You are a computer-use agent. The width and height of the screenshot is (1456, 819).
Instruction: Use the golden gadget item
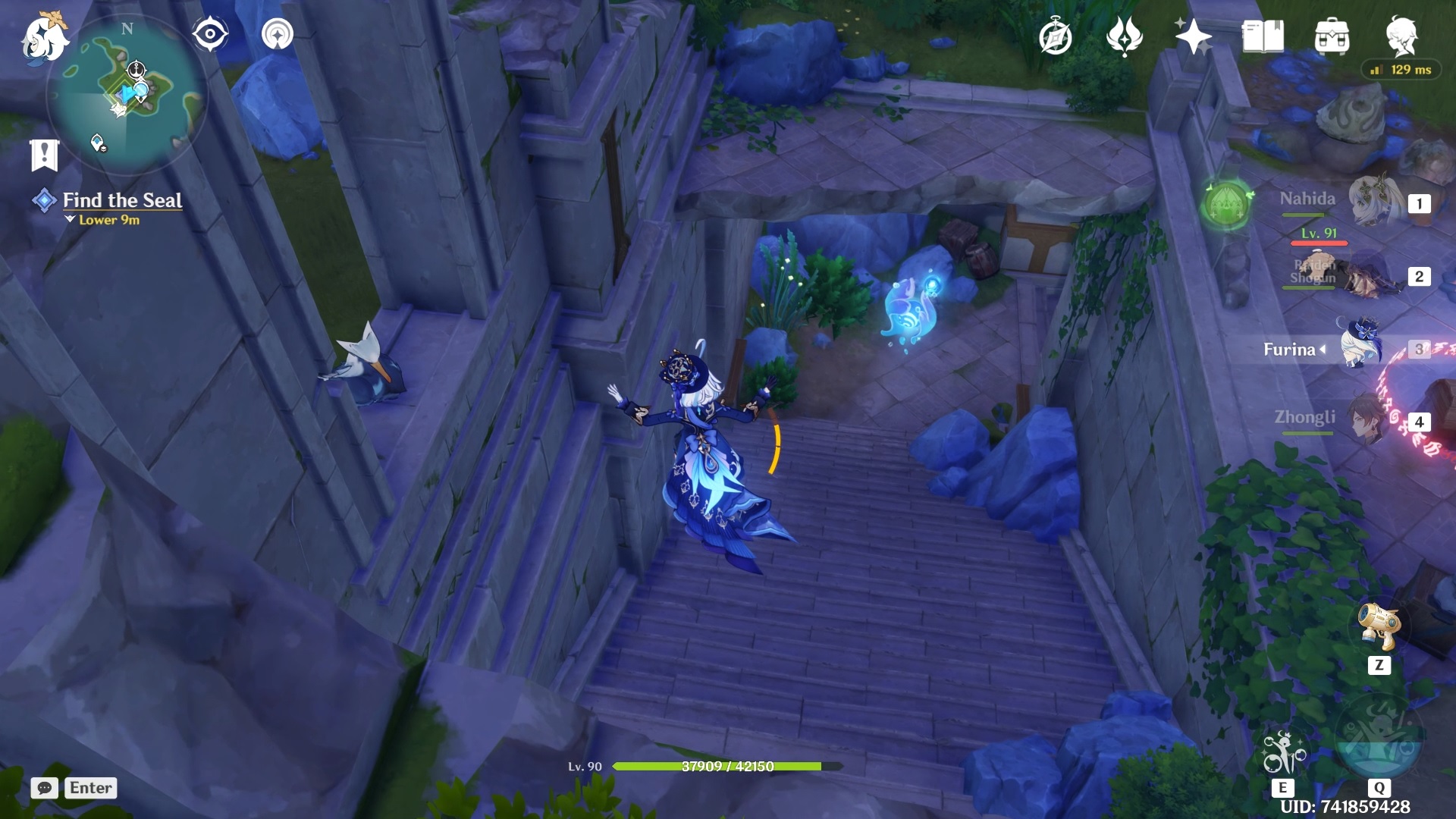[1379, 628]
